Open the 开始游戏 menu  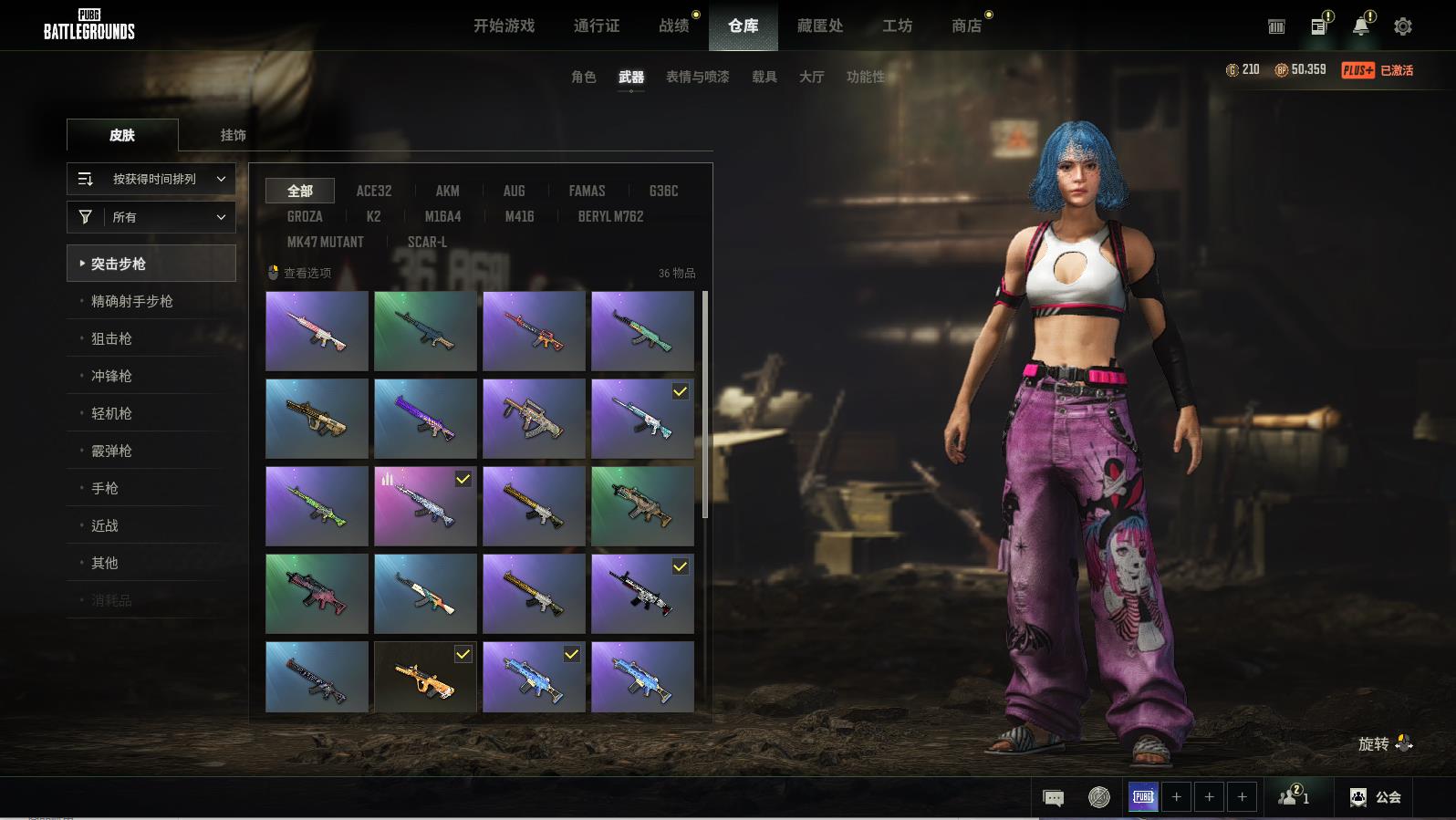(x=504, y=26)
